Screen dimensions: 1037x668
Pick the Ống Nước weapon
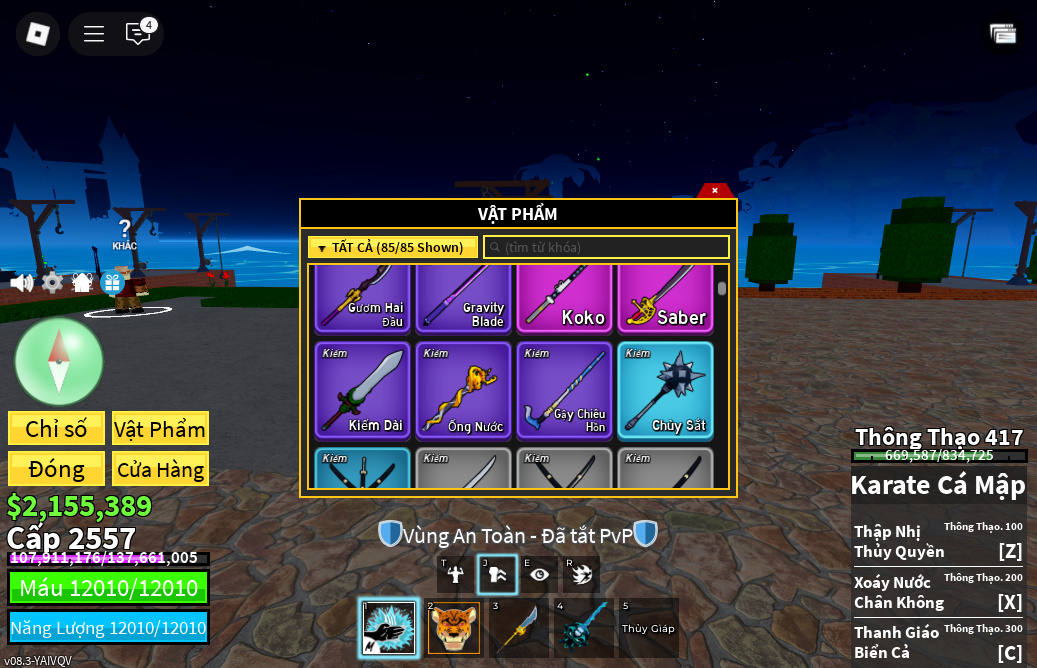click(463, 390)
